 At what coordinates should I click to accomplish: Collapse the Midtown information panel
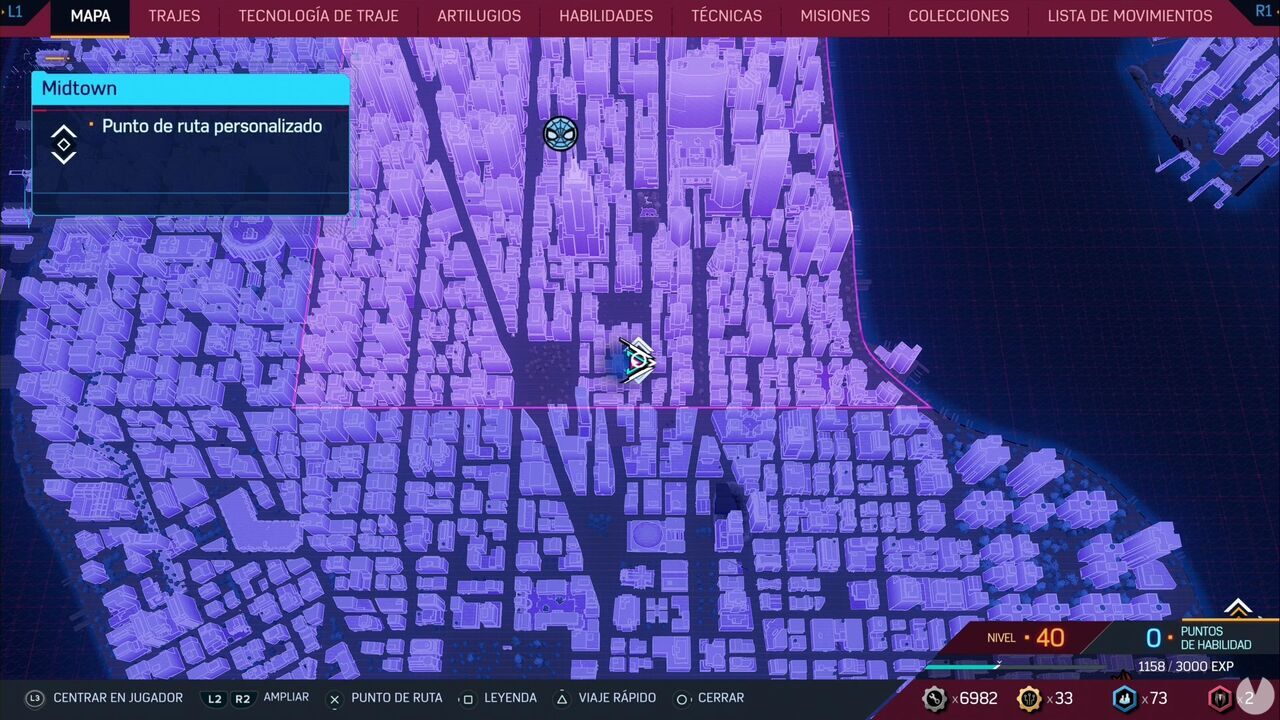coord(190,88)
